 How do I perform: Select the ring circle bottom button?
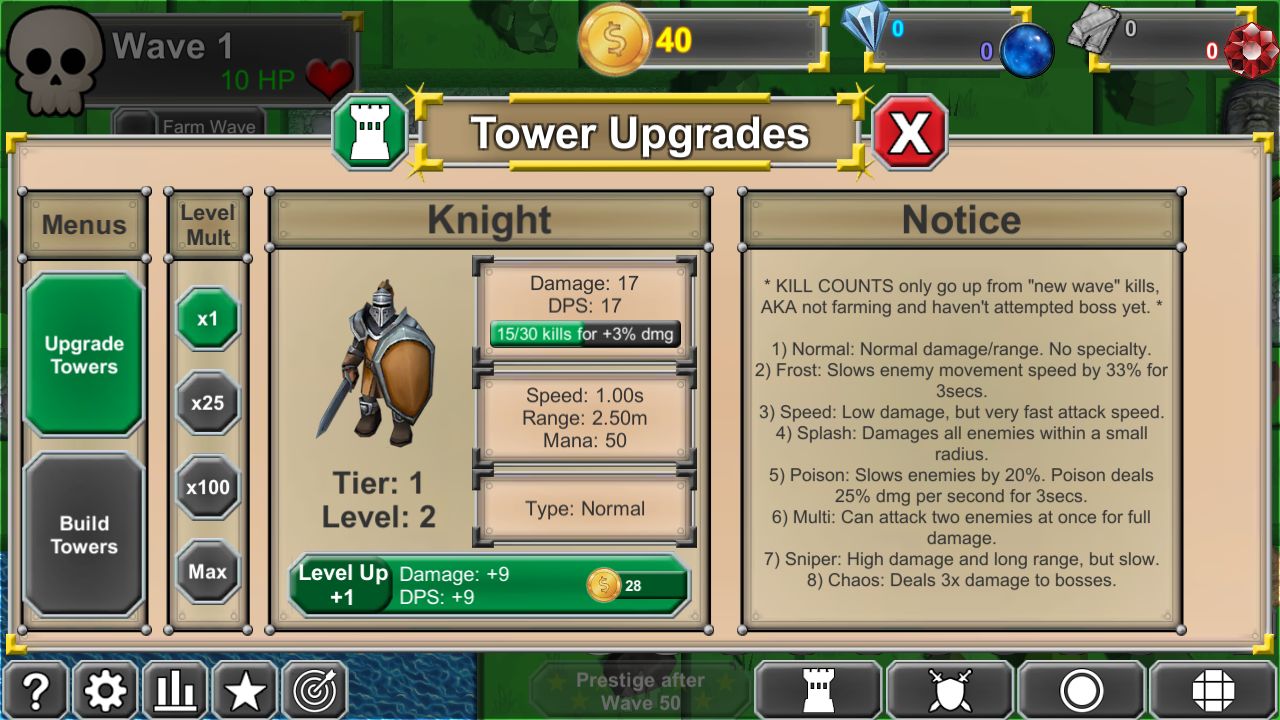[1081, 691]
